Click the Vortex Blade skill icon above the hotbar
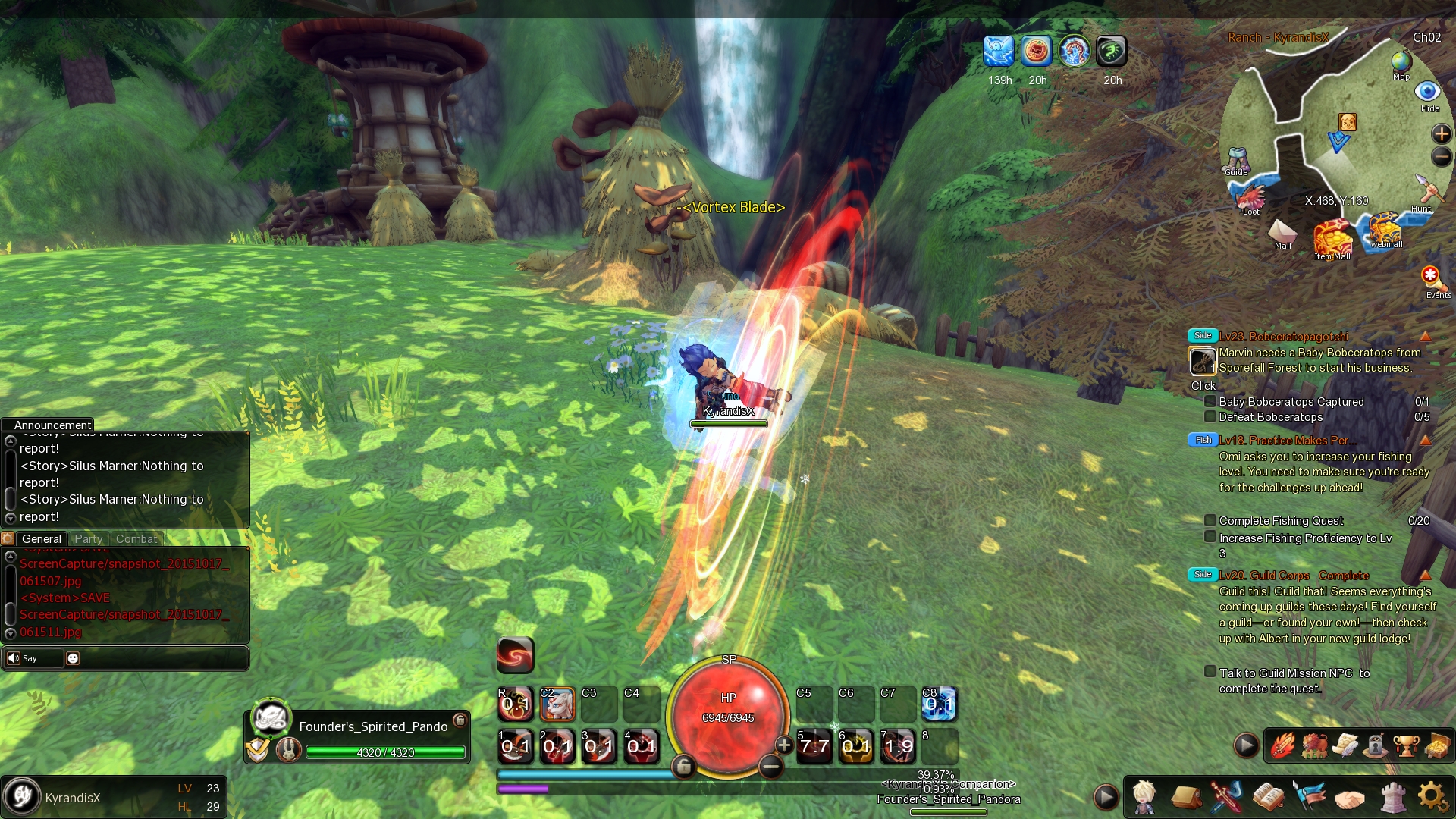 (516, 654)
